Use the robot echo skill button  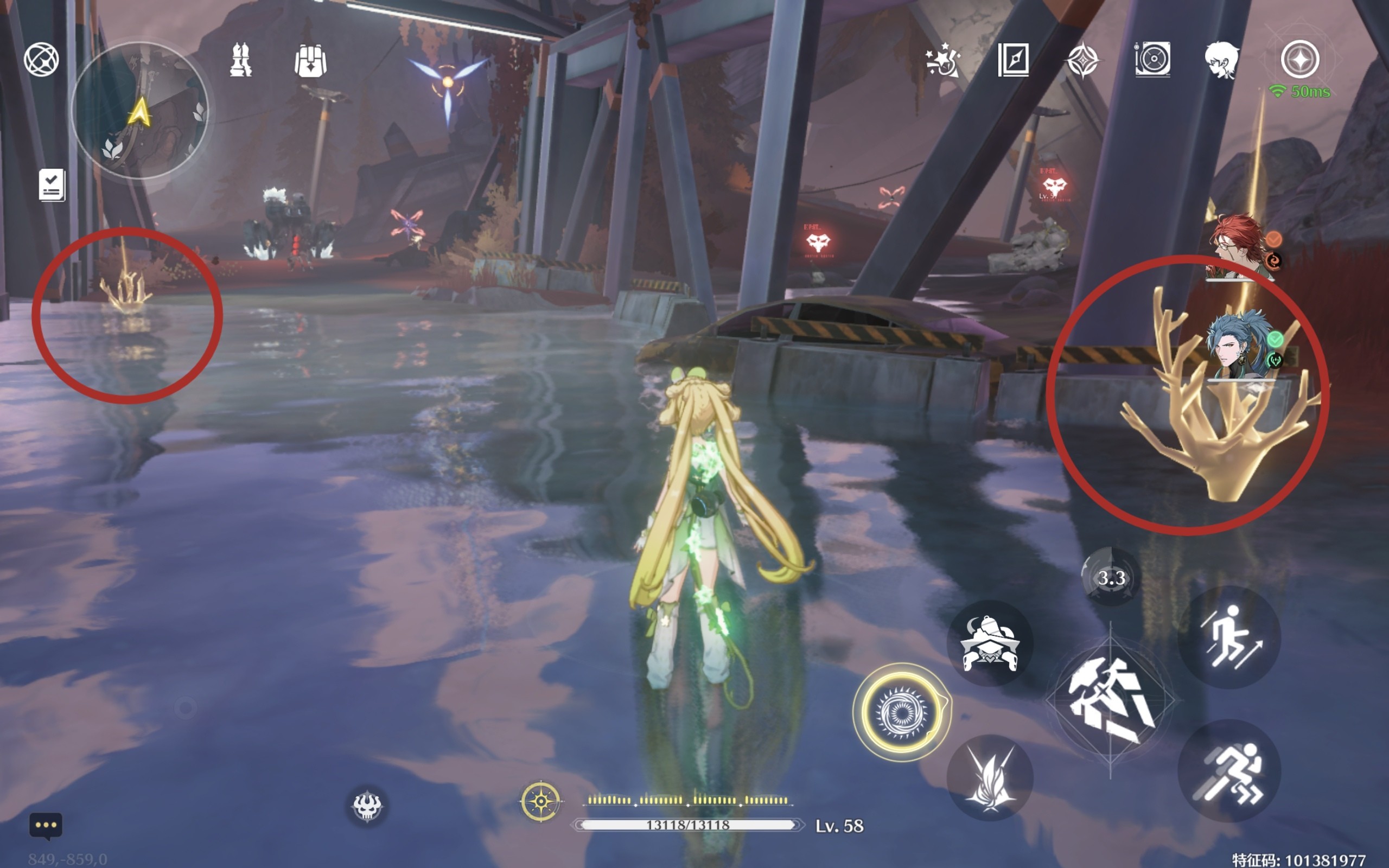(990, 644)
